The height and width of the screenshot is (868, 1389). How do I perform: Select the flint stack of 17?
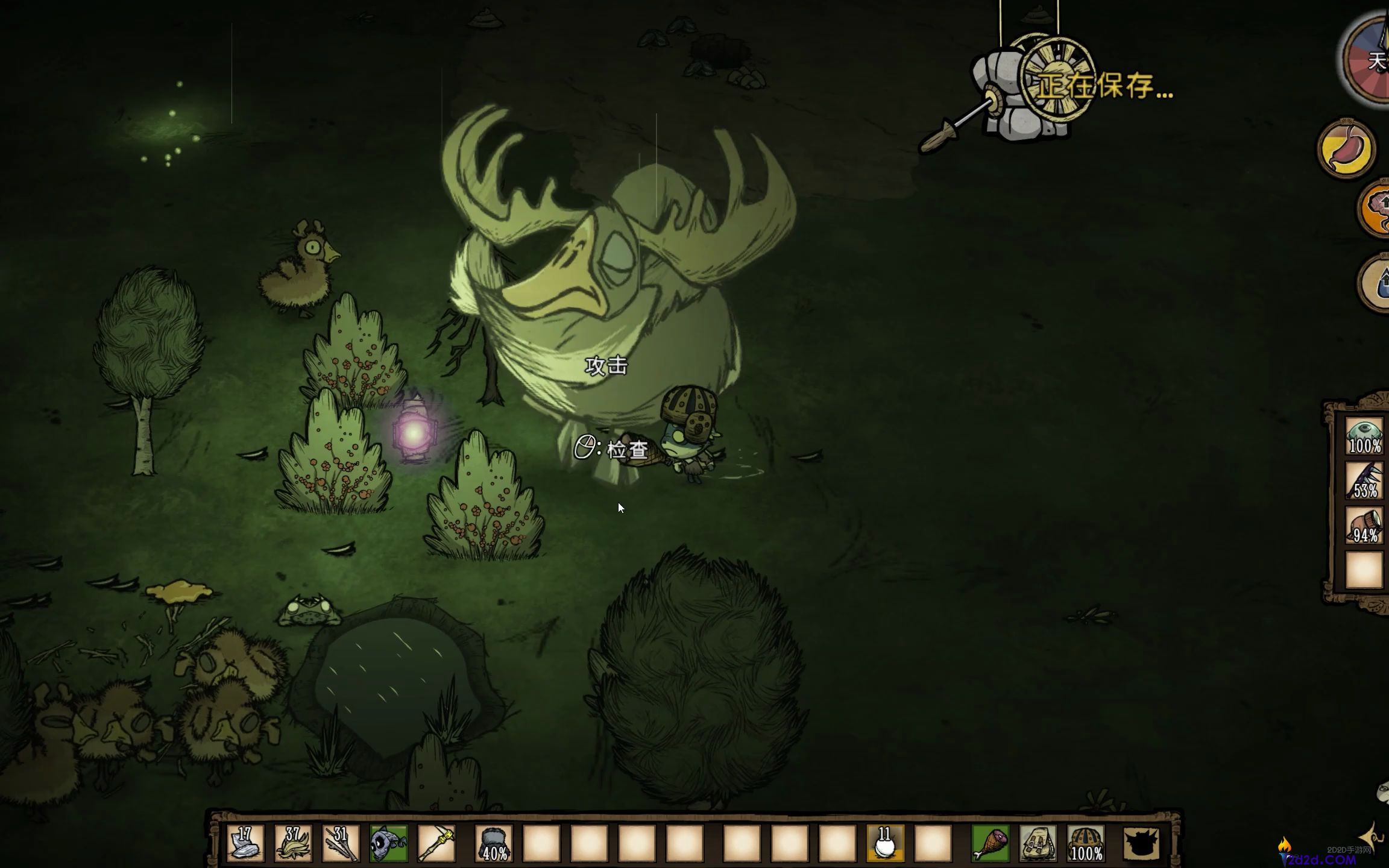(245, 843)
